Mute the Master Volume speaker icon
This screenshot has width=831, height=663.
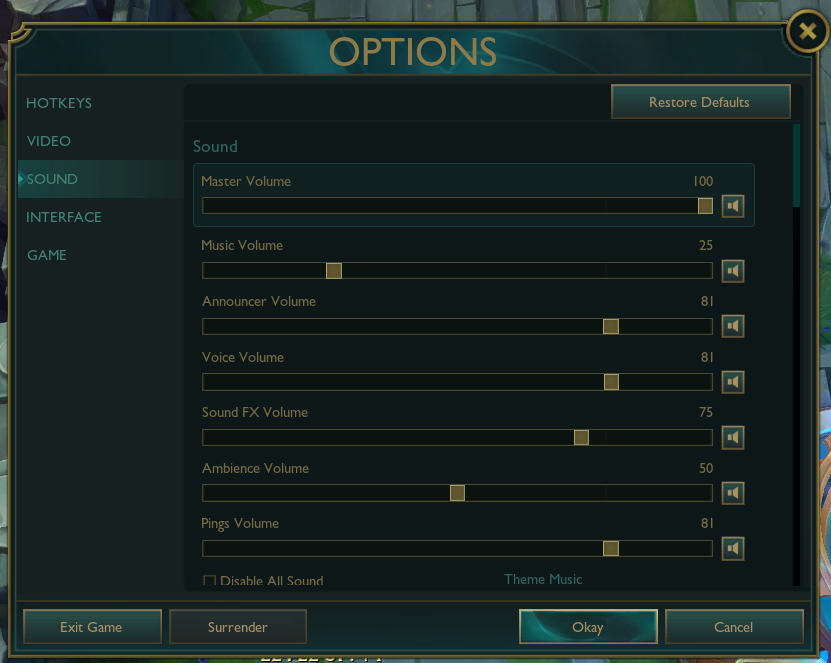733,206
